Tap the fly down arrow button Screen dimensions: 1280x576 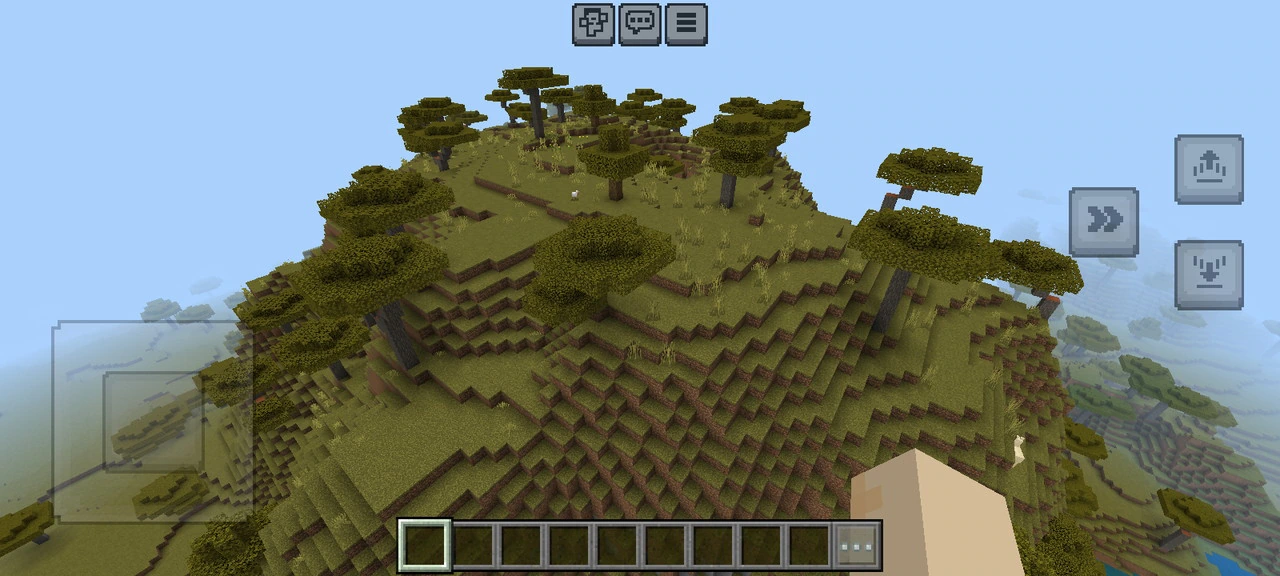tap(1209, 274)
